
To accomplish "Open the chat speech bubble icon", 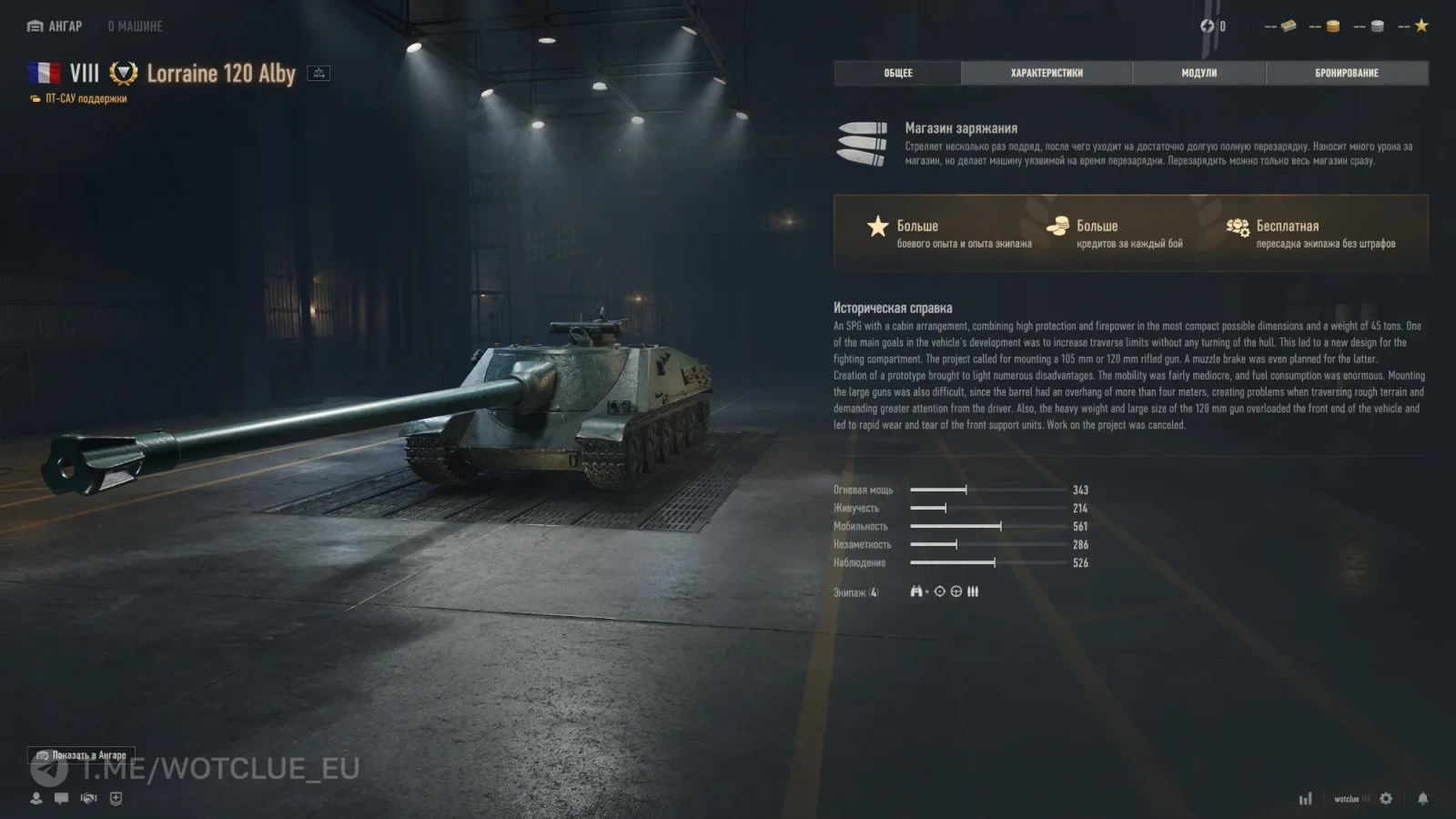I will (x=61, y=798).
